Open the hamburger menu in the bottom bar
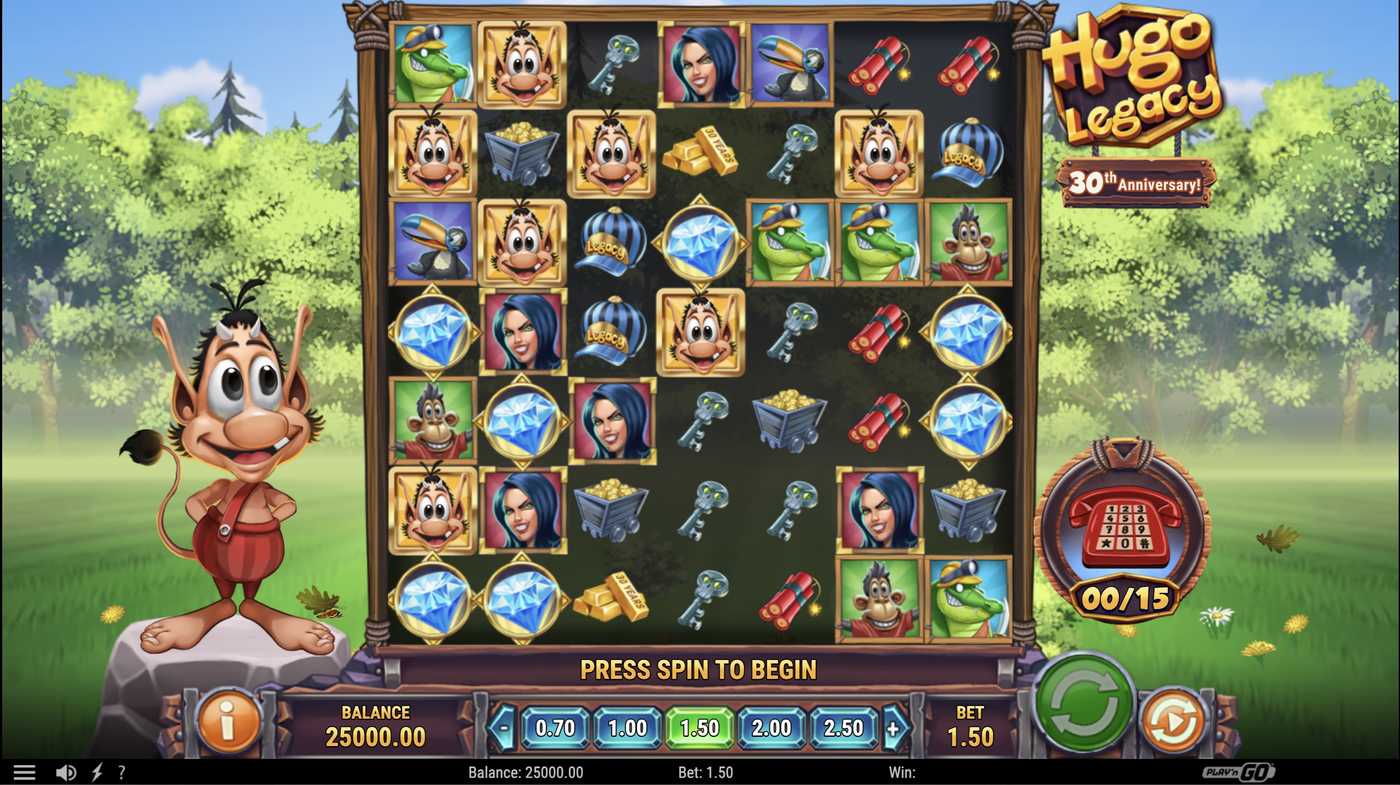Image resolution: width=1400 pixels, height=785 pixels. pyautogui.click(x=25, y=771)
